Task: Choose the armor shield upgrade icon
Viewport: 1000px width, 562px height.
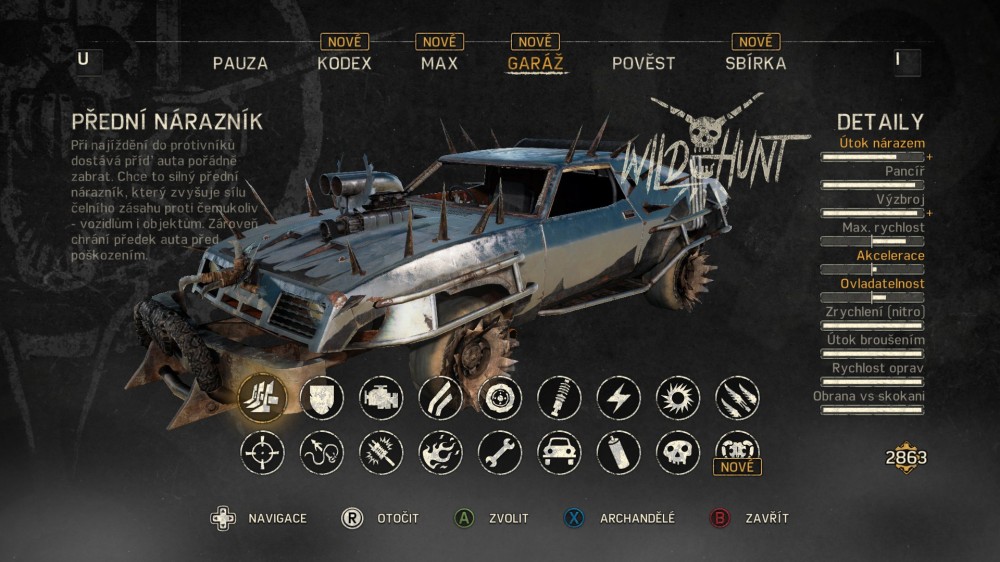Action: [322, 398]
